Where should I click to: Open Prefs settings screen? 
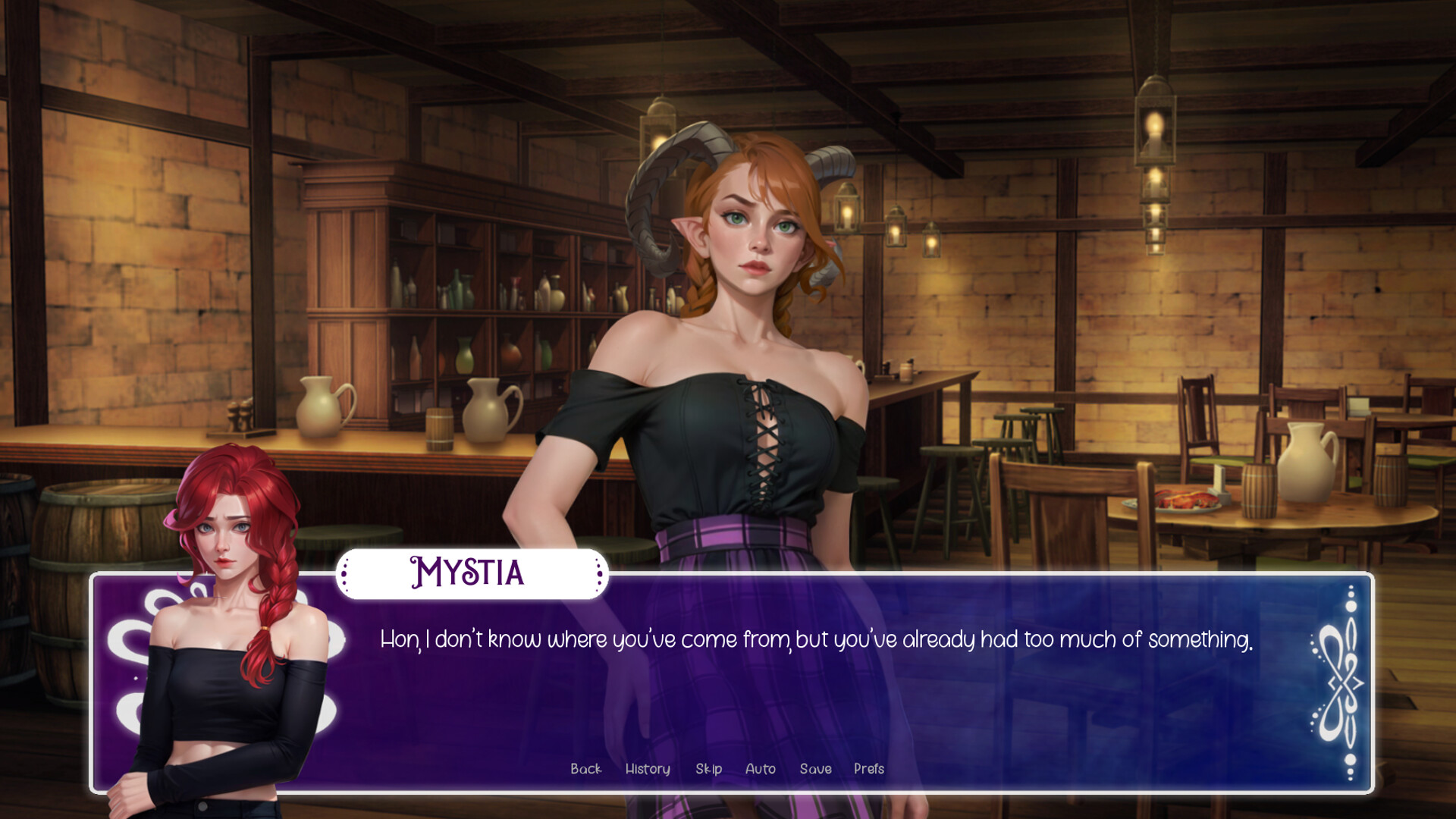point(868,769)
